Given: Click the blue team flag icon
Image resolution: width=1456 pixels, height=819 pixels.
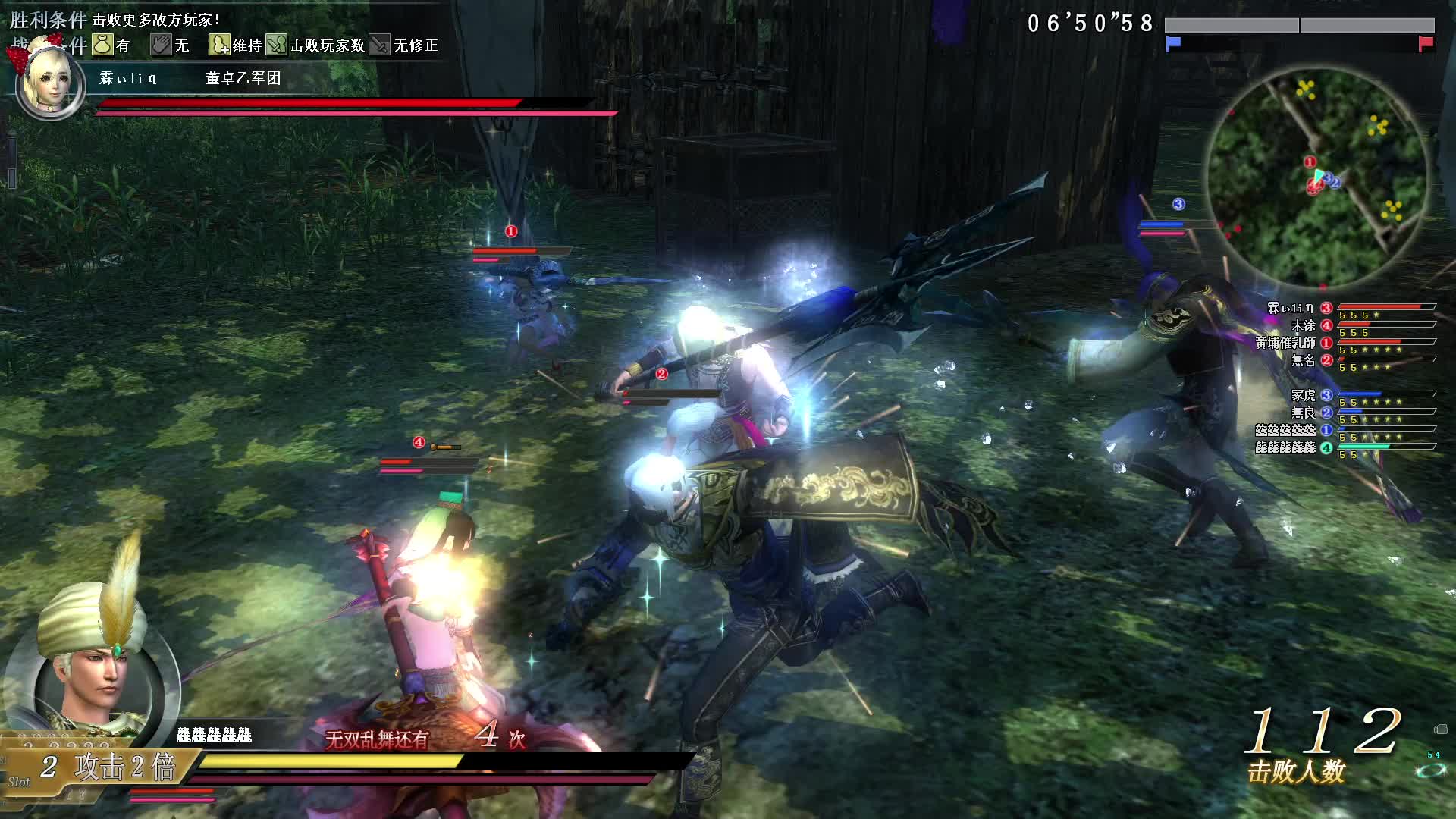Looking at the screenshot, I should point(1173,43).
